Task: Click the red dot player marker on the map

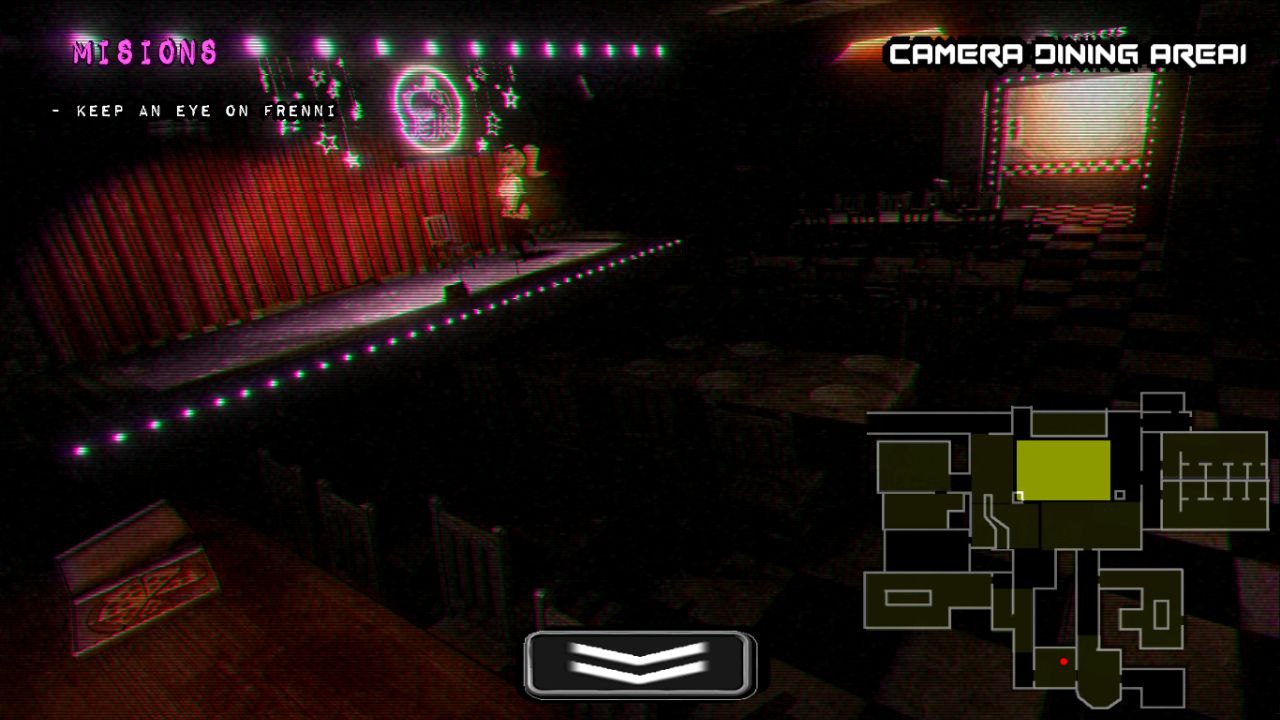Action: (1063, 660)
